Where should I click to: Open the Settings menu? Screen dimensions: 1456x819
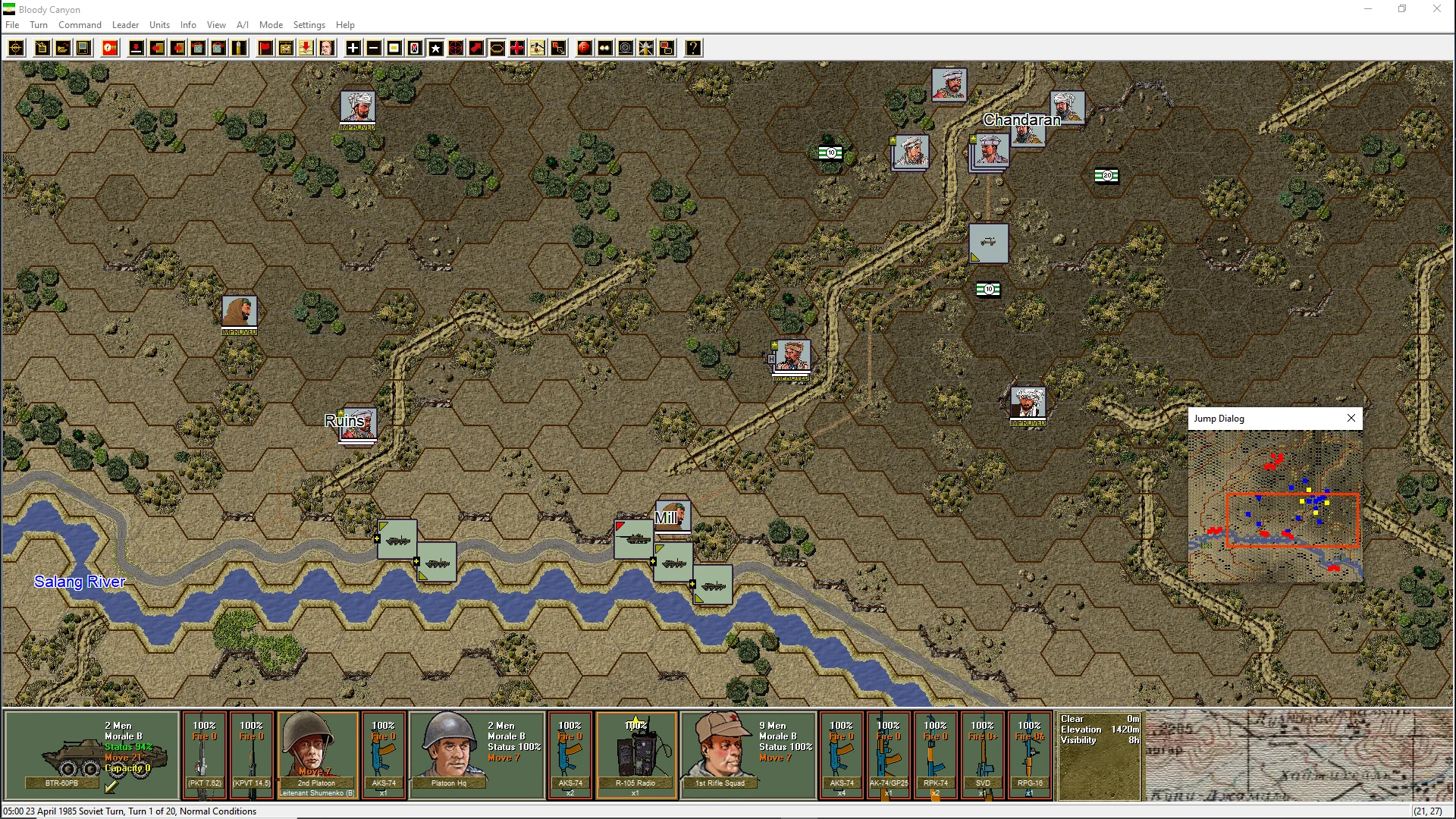pos(309,25)
